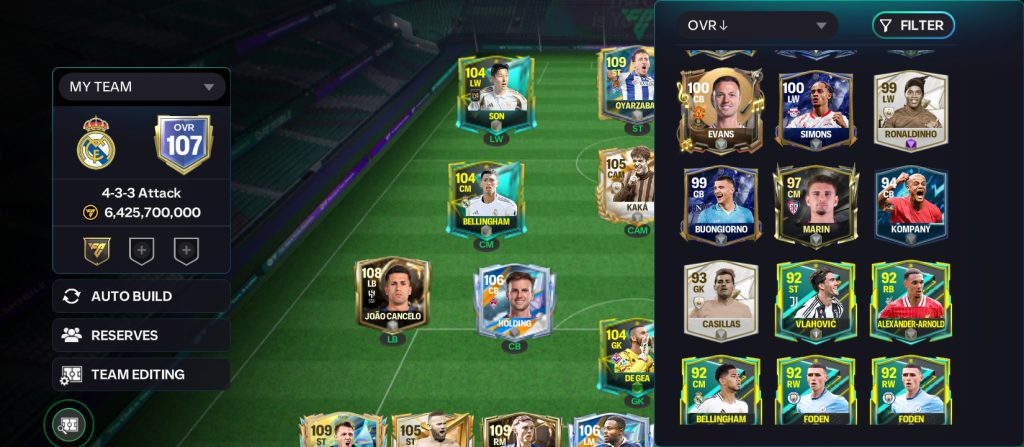Viewport: 1024px width, 447px height.
Task: Click the Auto Build button
Action: point(141,296)
